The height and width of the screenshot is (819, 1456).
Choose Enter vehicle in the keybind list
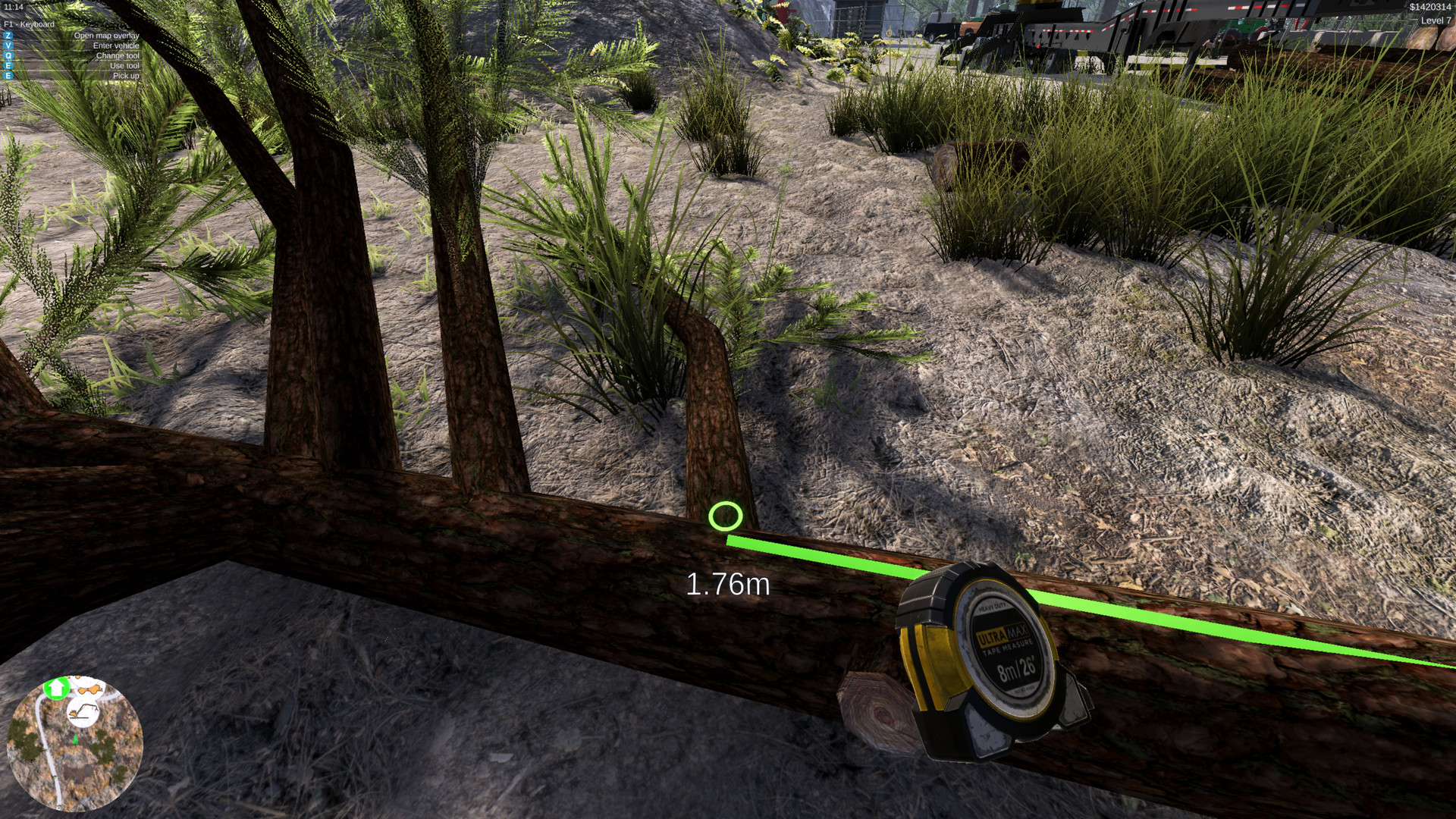[115, 45]
